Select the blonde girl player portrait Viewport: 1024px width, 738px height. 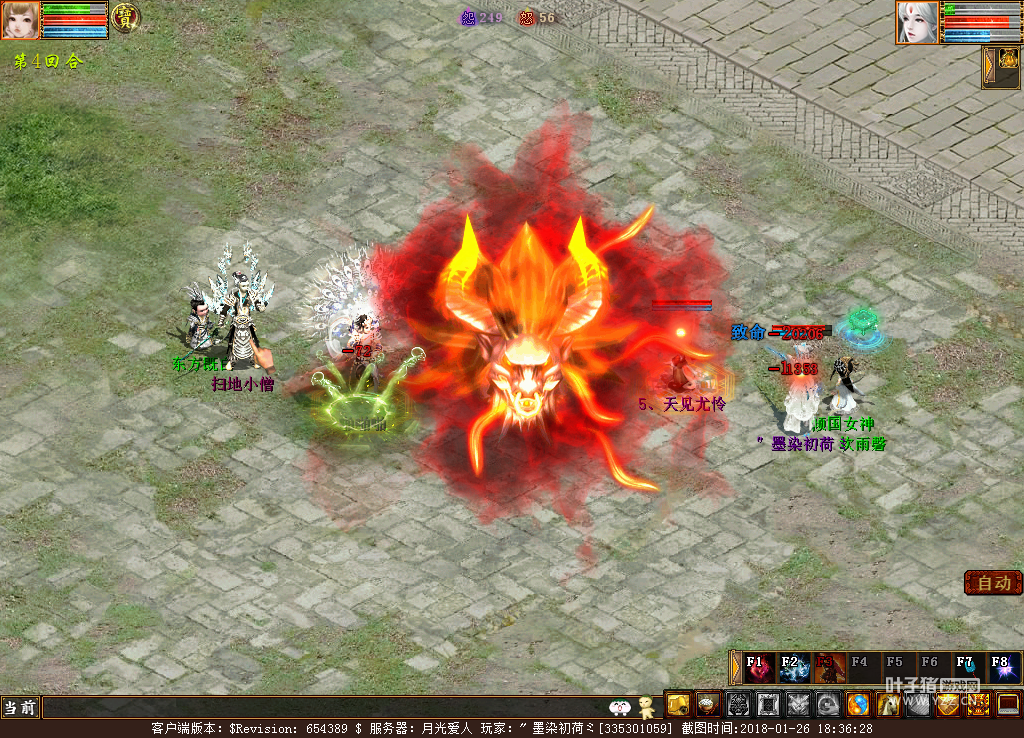pyautogui.click(x=20, y=20)
